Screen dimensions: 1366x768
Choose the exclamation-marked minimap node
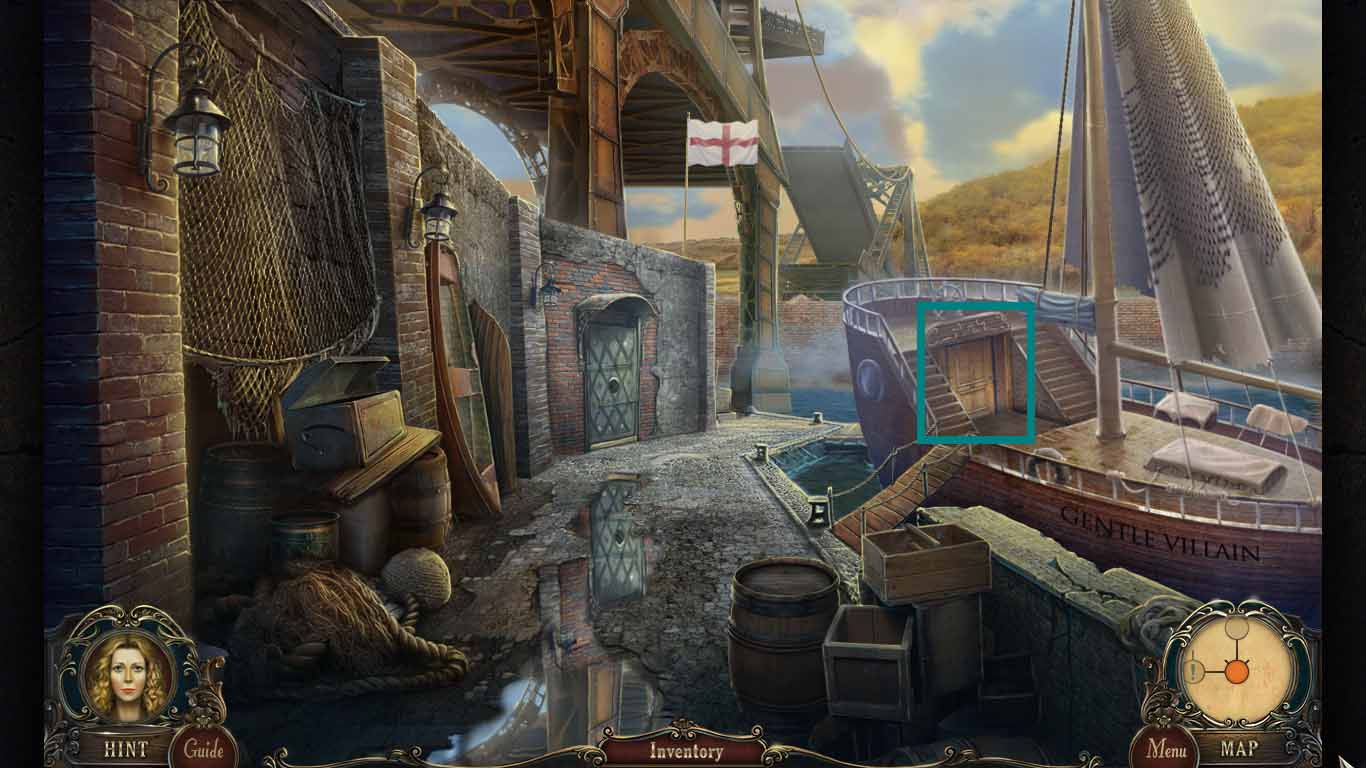tap(1194, 670)
